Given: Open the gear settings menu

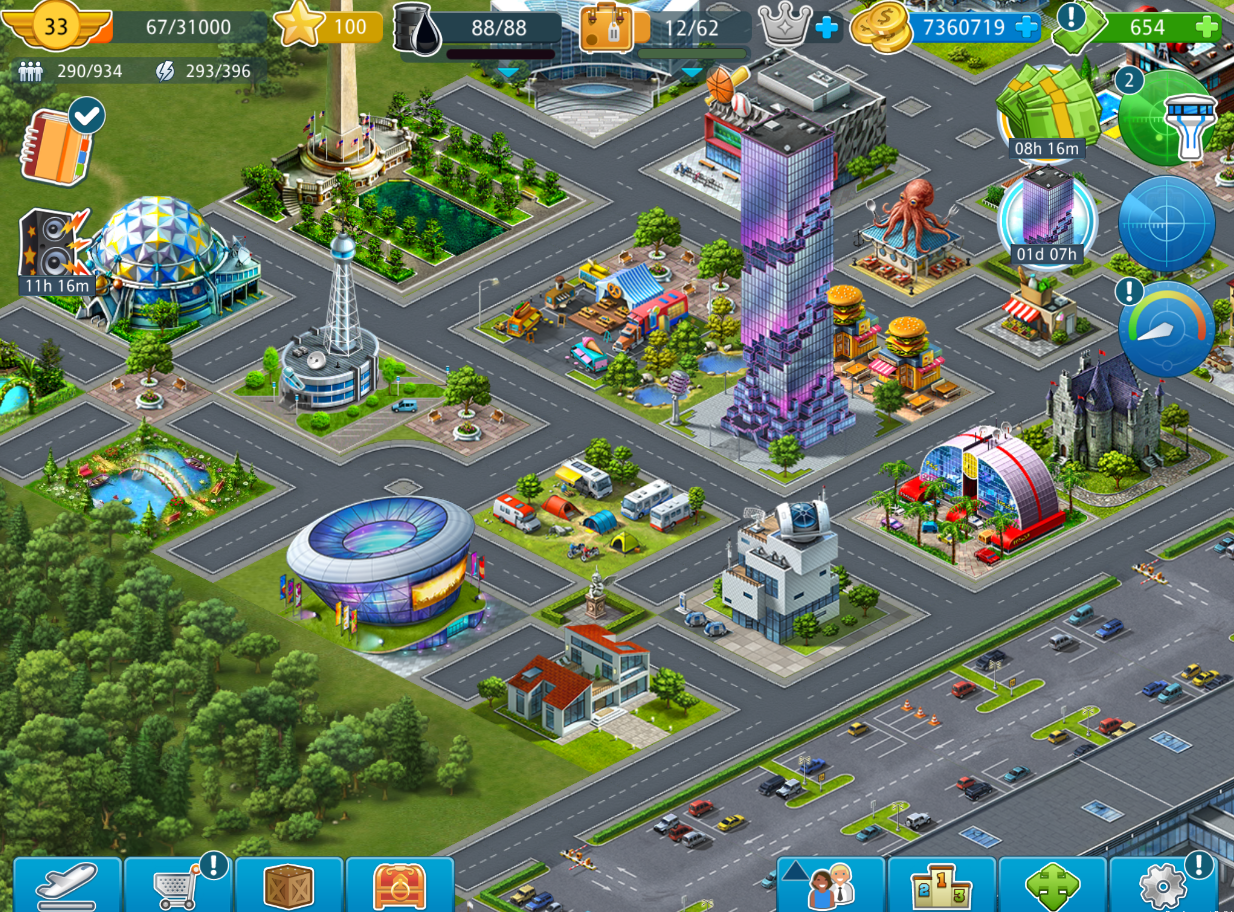Looking at the screenshot, I should click(1163, 885).
